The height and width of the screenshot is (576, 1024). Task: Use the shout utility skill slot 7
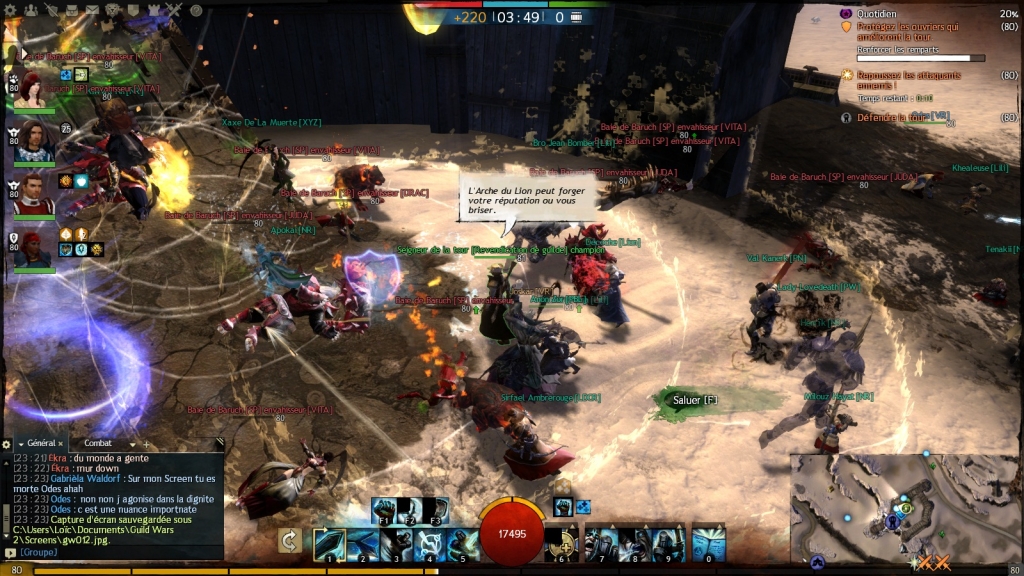[x=601, y=544]
